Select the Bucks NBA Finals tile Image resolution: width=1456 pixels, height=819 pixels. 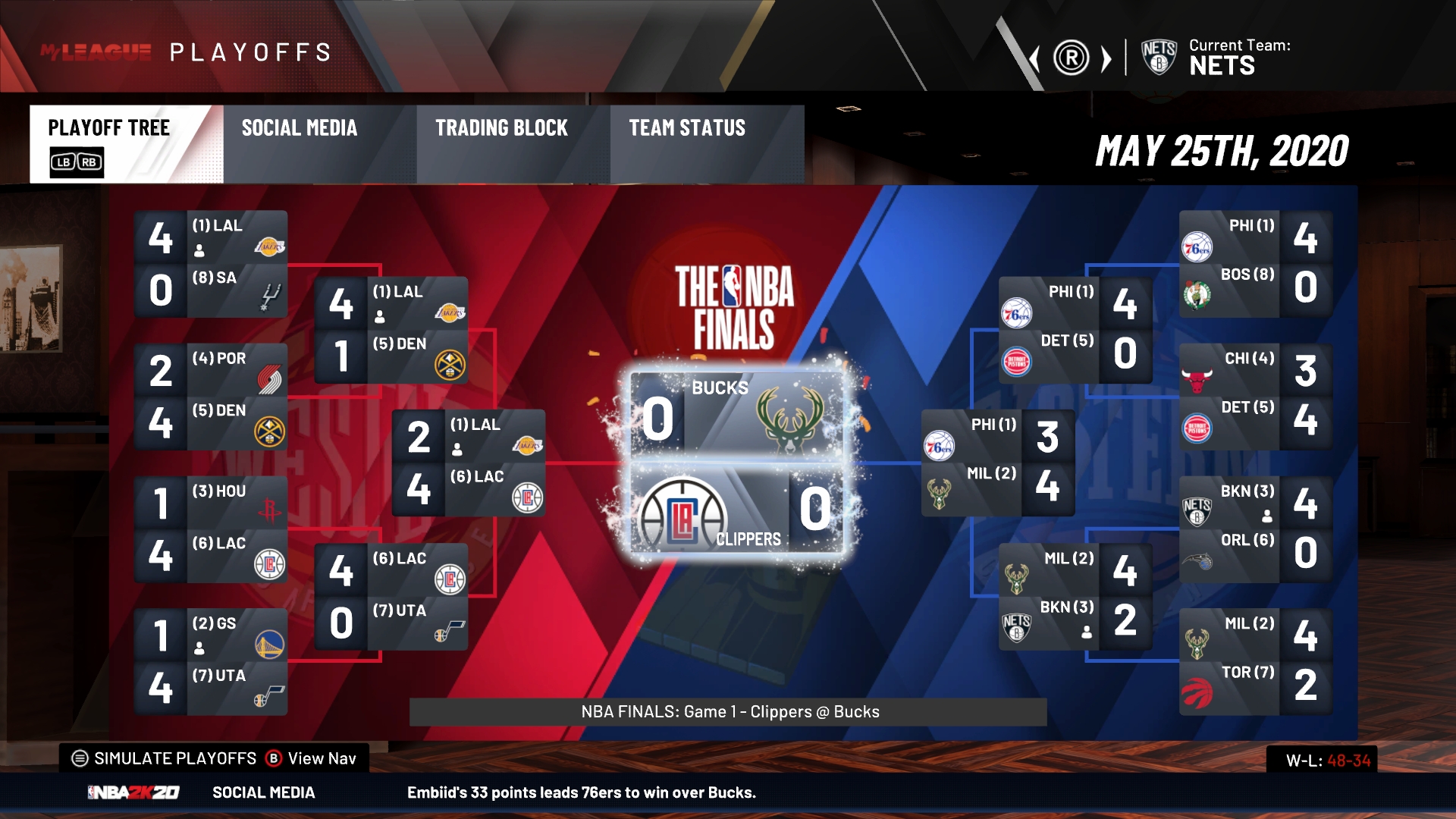coord(737,415)
